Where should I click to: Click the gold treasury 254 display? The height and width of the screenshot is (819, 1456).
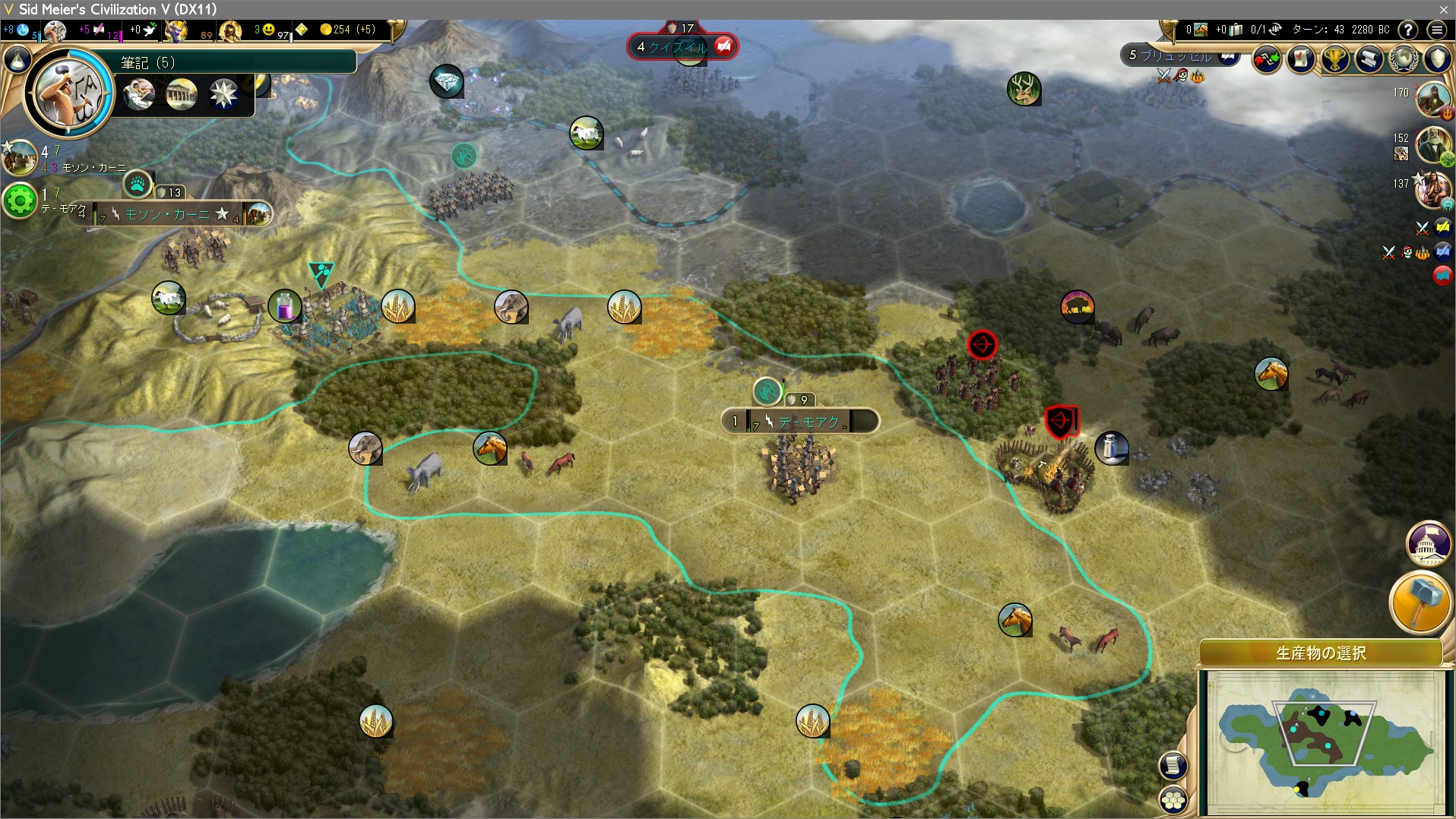point(348,30)
